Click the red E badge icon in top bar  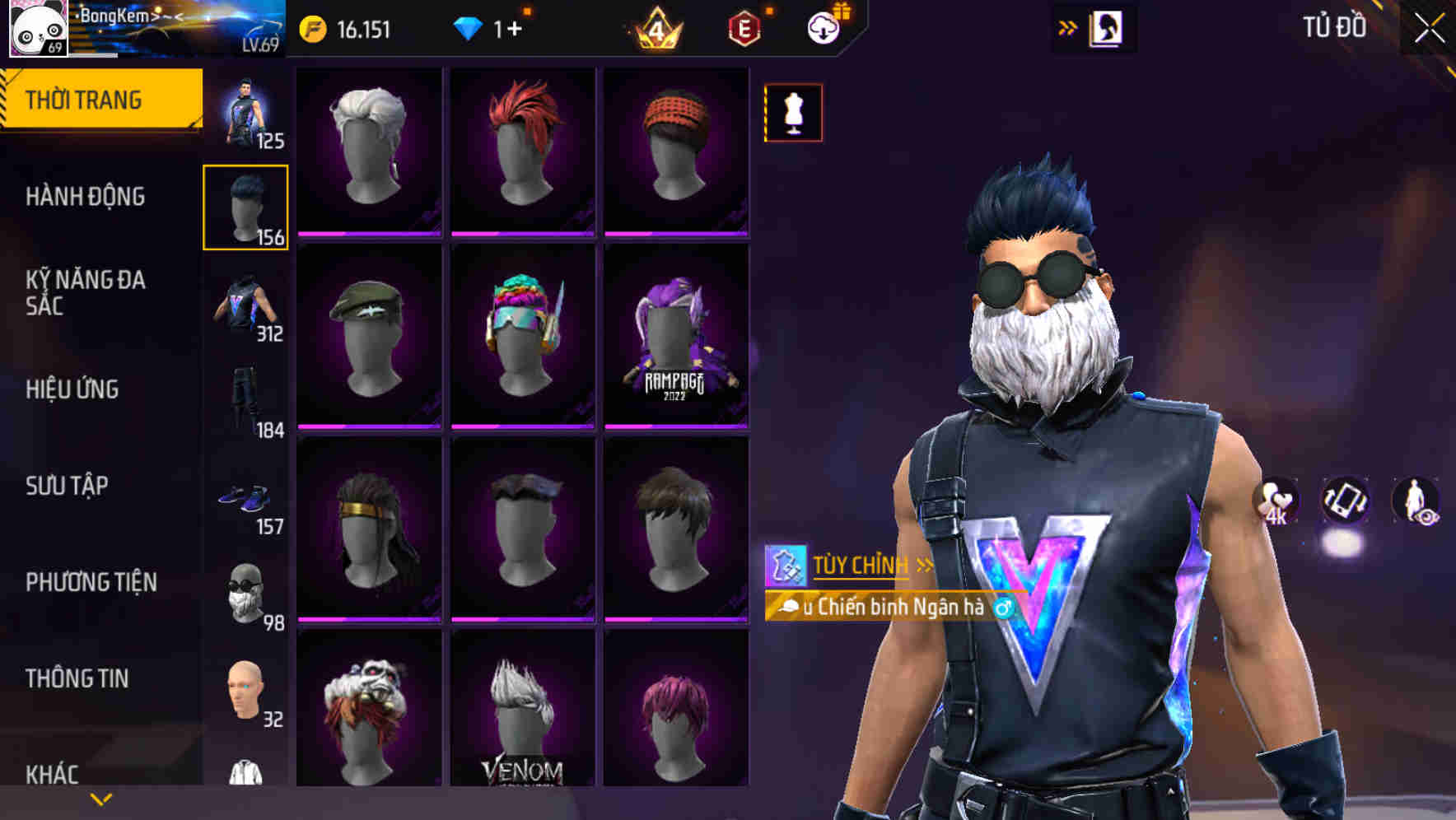click(x=741, y=27)
